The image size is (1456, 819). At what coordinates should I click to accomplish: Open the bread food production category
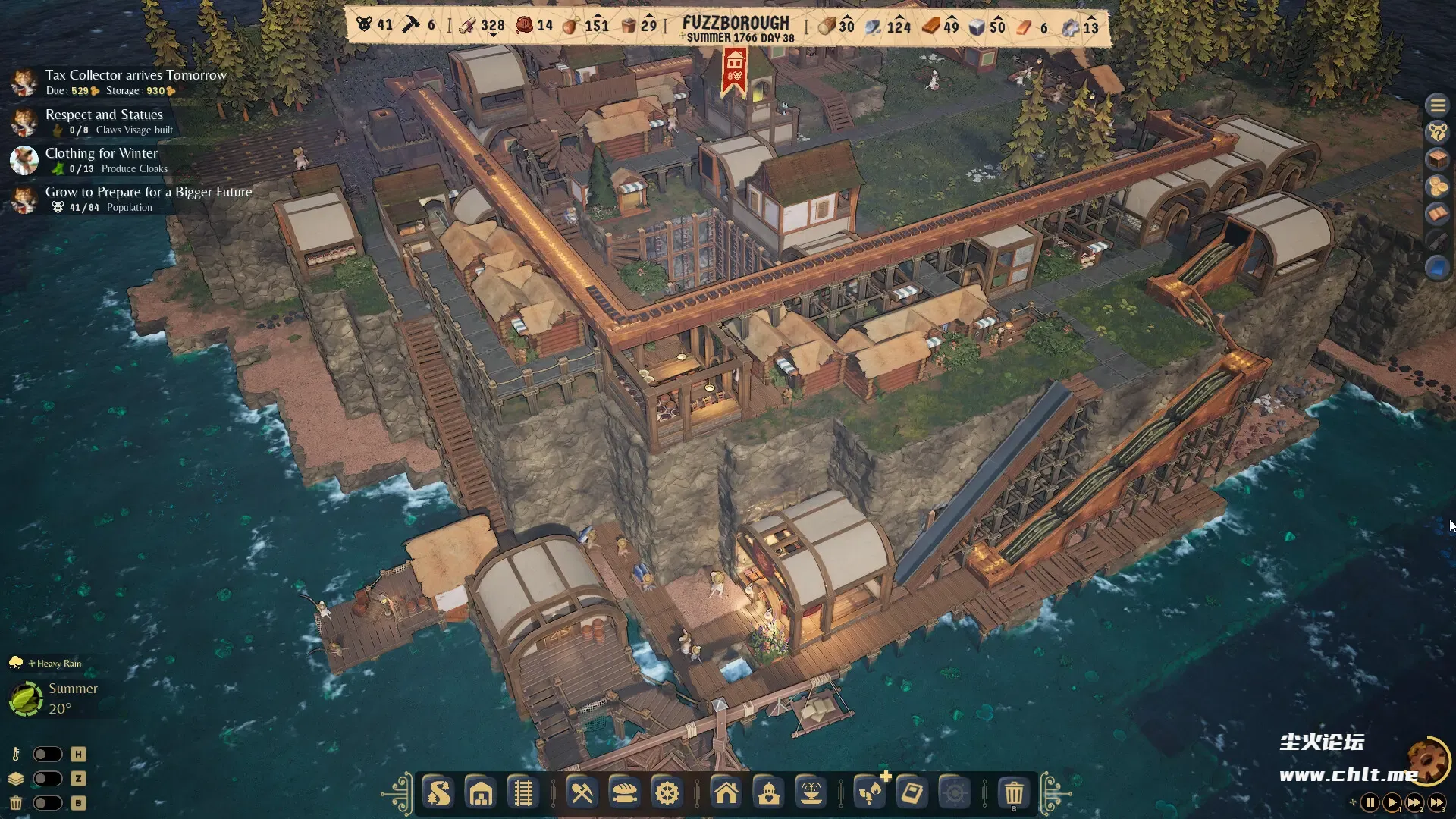tap(624, 793)
